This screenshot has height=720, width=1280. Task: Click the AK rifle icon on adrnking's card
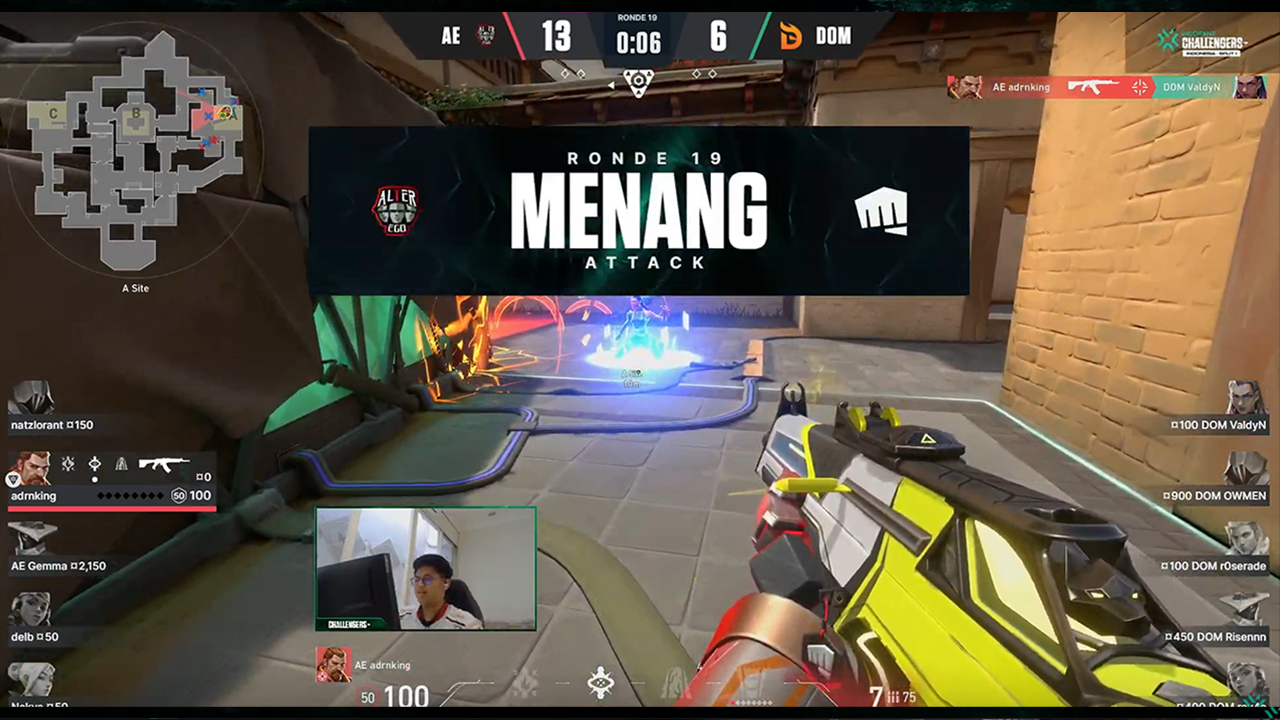163,464
